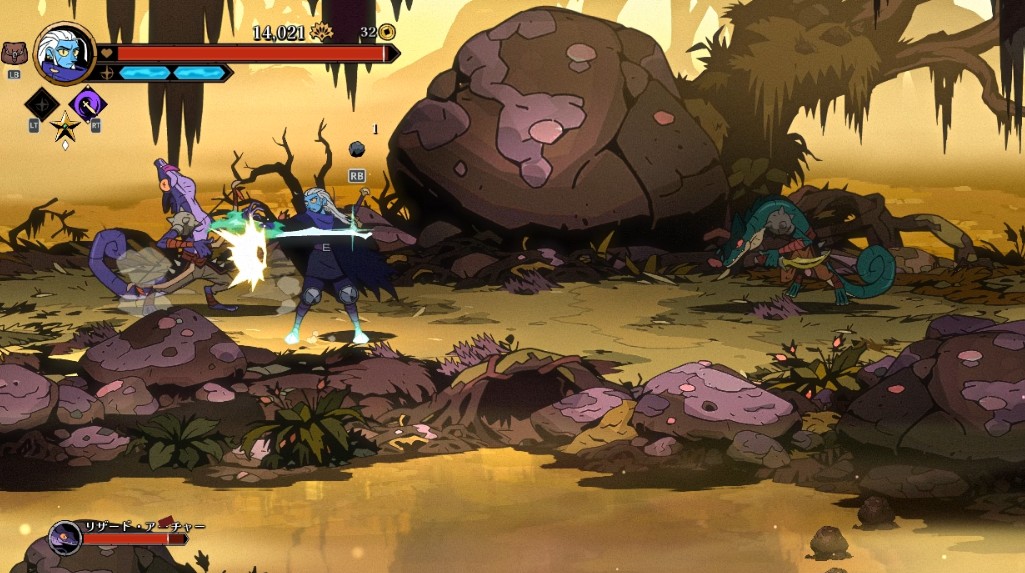Image resolution: width=1025 pixels, height=573 pixels.
Task: Click the golden fan score emblem
Action: coord(322,32)
